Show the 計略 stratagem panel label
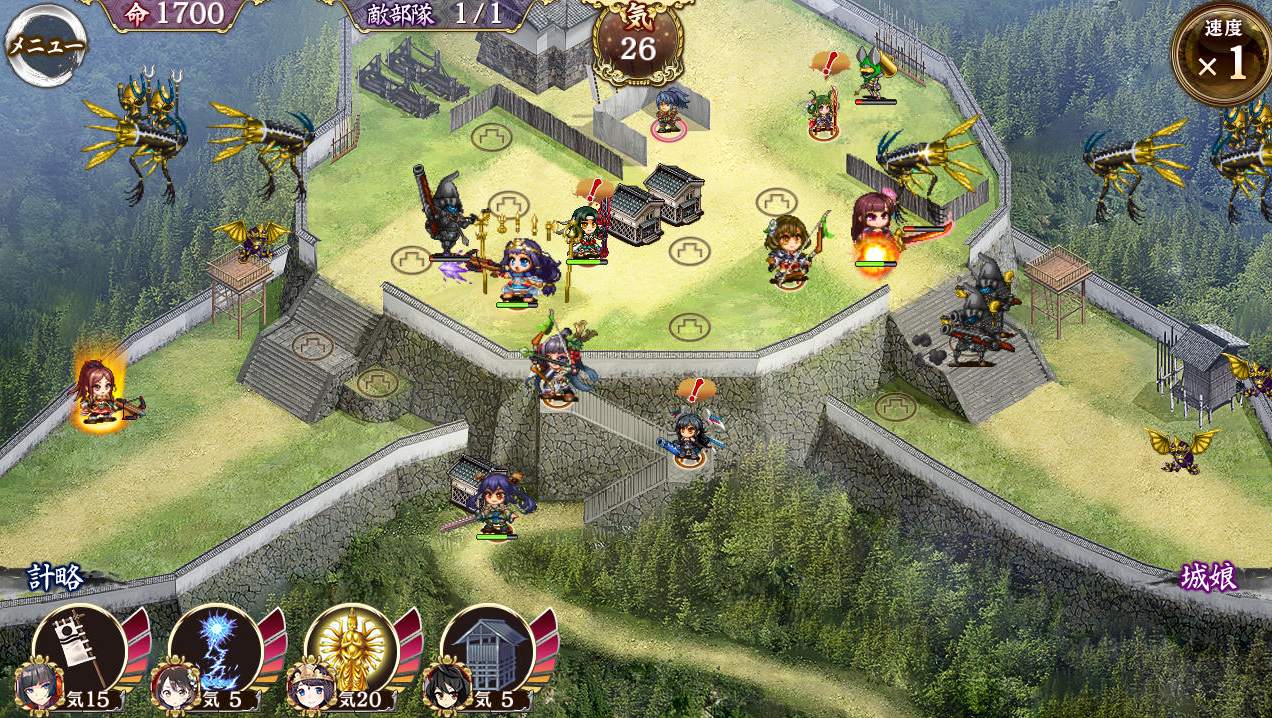The width and height of the screenshot is (1272, 718). [56, 578]
